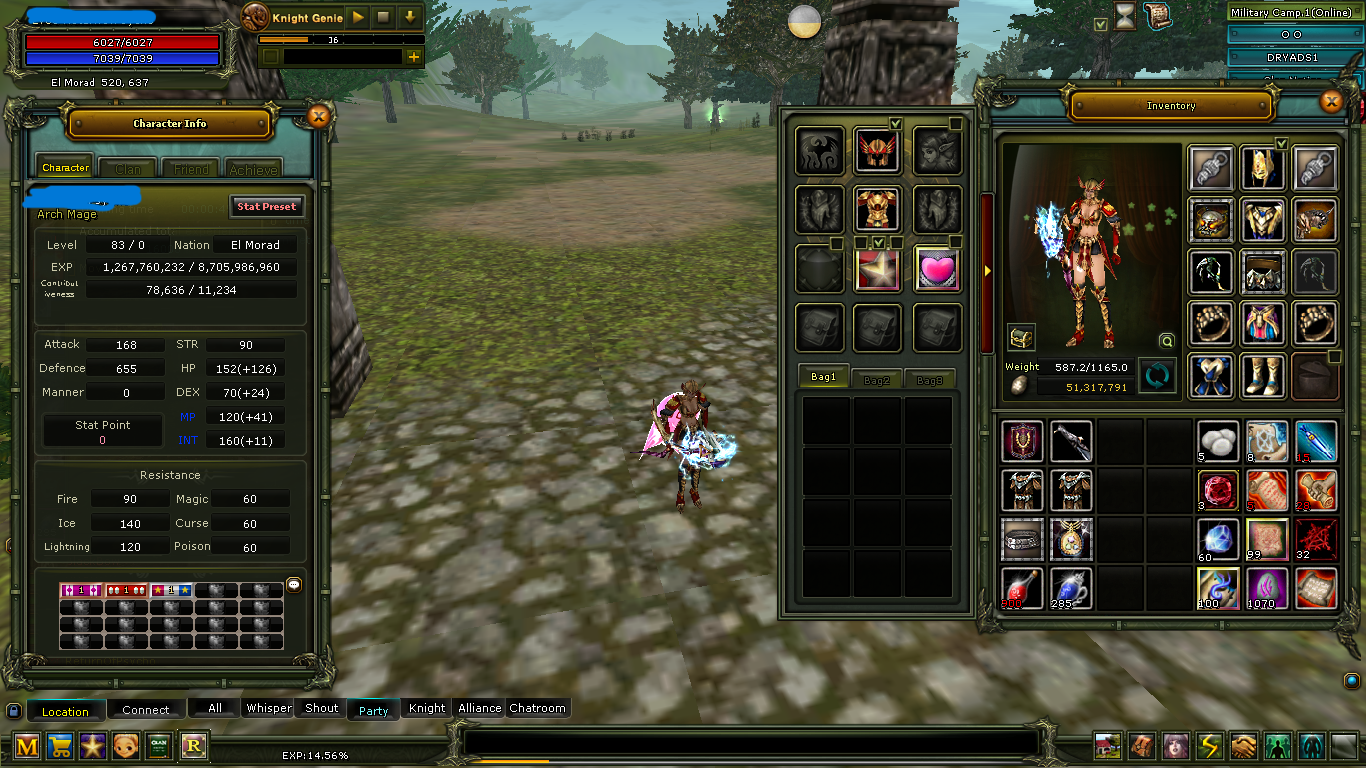
Task: Click the house town icon on the taskbar
Action: [1106, 746]
